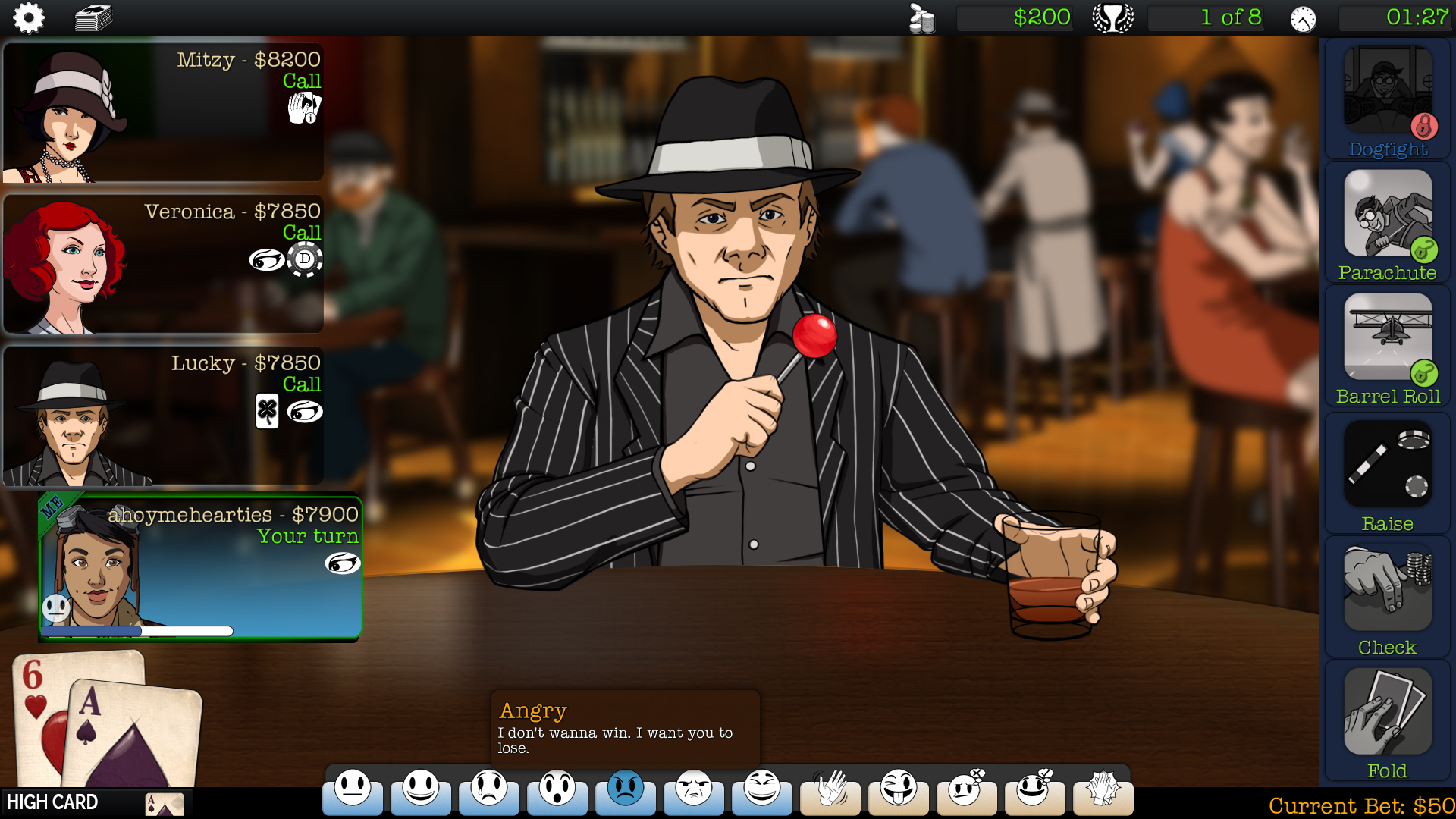The height and width of the screenshot is (819, 1456).
Task: Toggle the angry emote face
Action: pos(625,792)
